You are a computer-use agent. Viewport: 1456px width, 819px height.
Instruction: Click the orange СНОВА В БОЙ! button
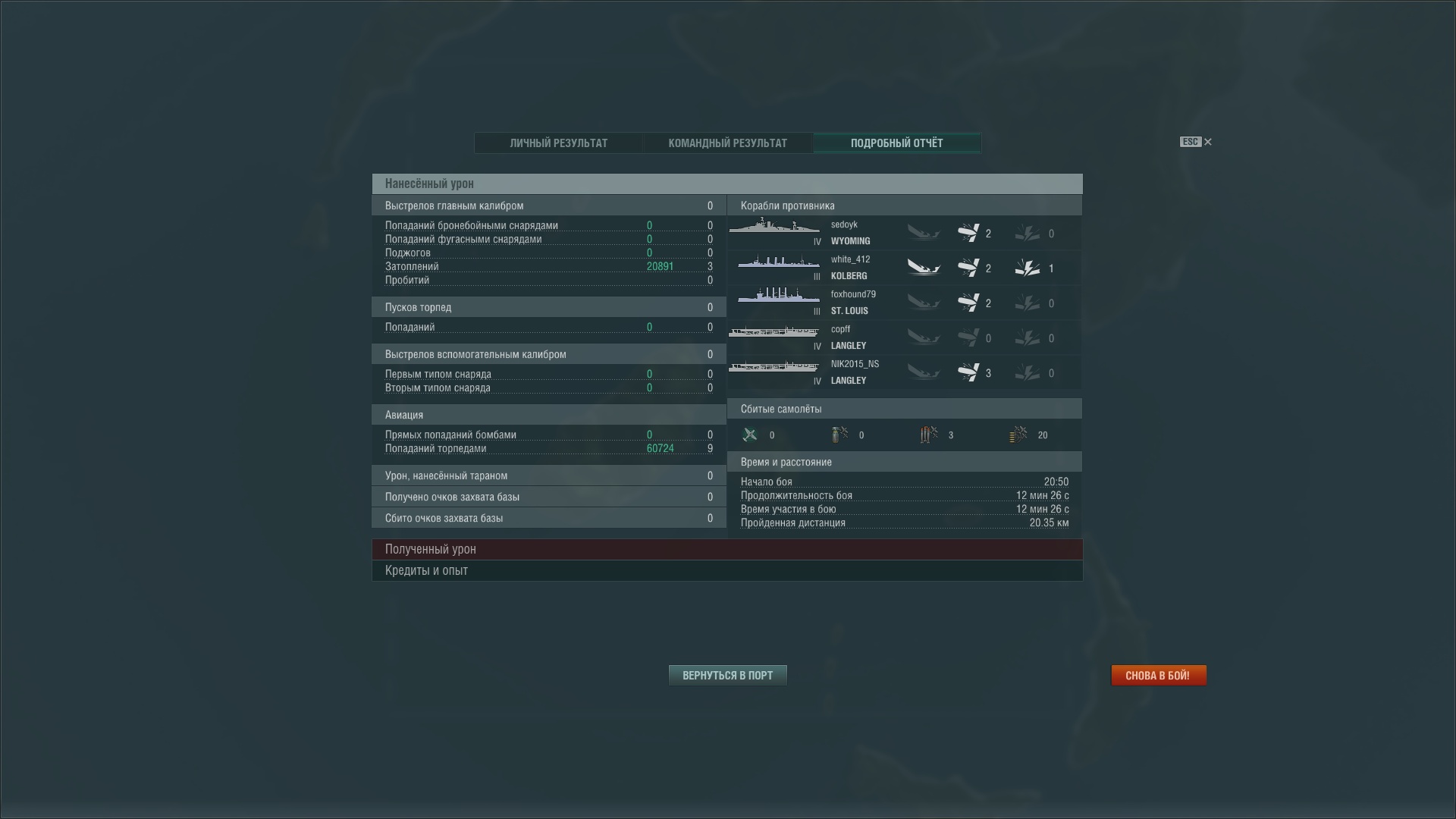click(x=1159, y=675)
